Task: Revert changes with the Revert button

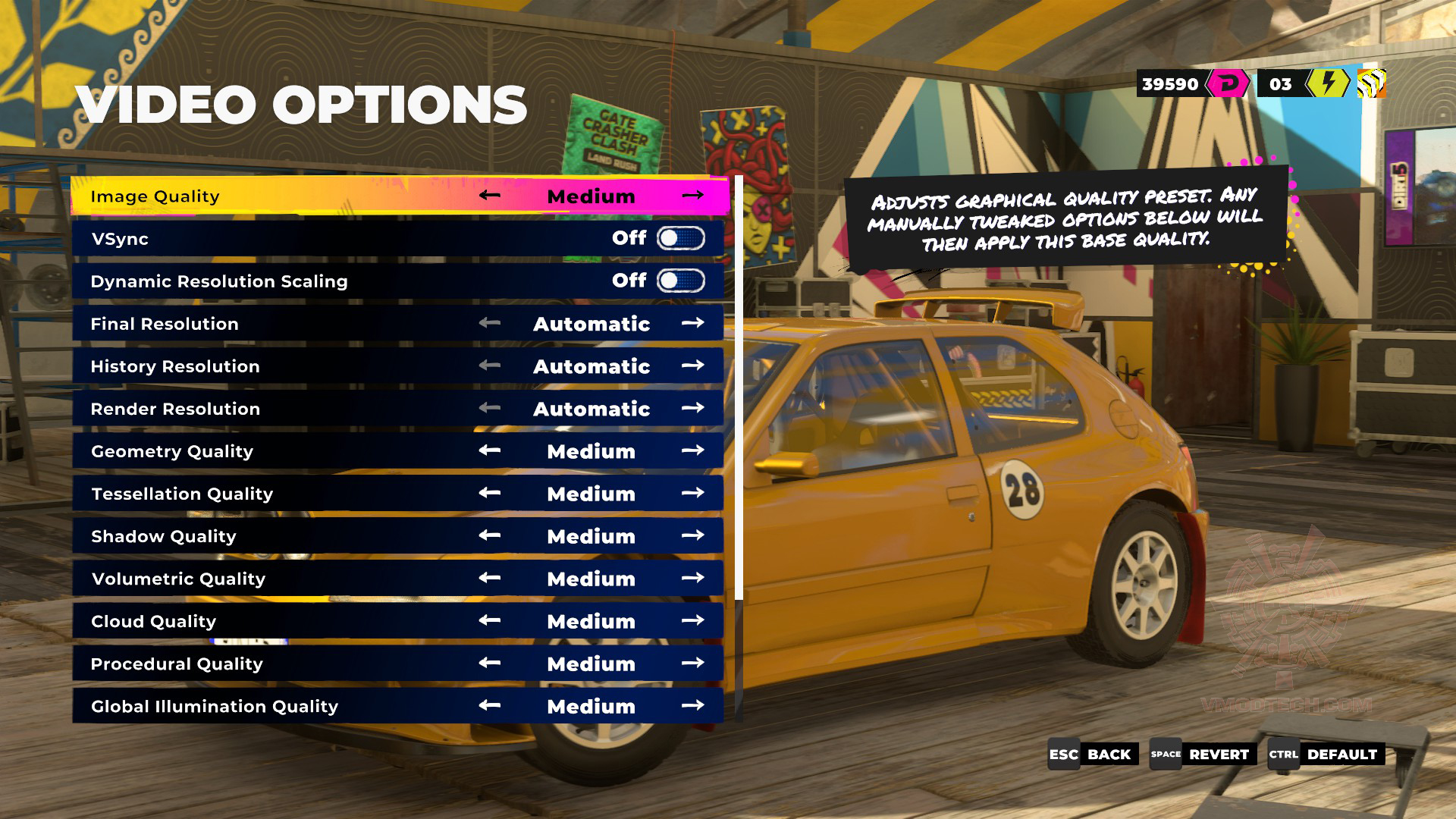Action: click(1200, 755)
